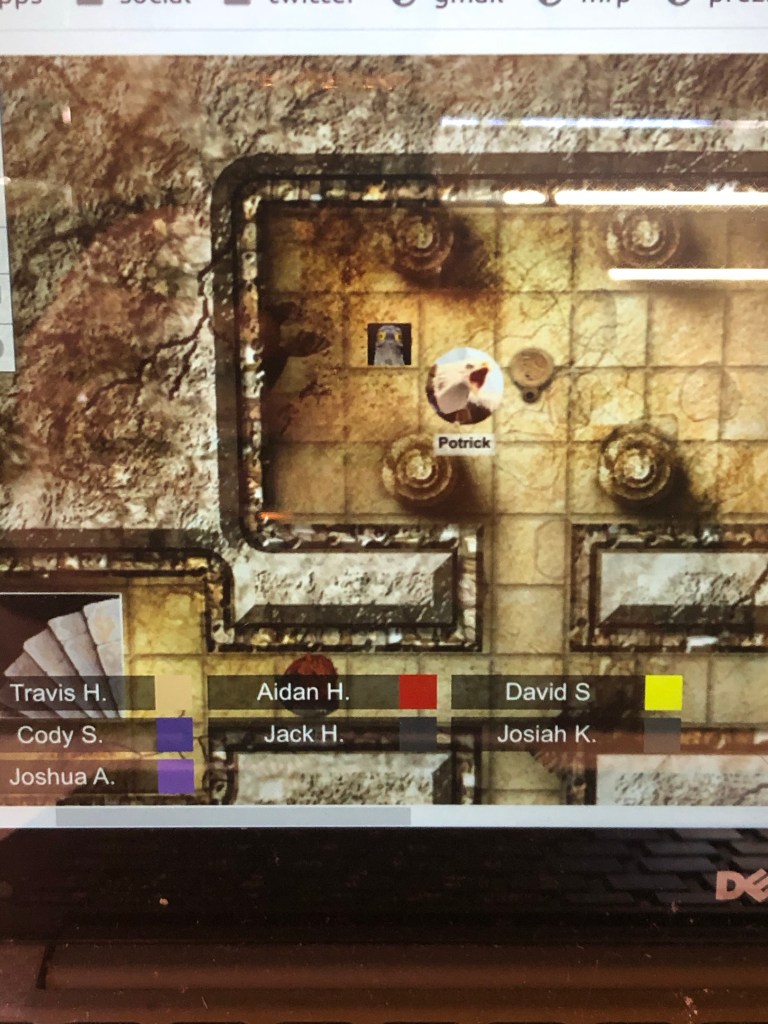Viewport: 768px width, 1024px height.
Task: Click Cody S. in the player list
Action: (x=59, y=735)
